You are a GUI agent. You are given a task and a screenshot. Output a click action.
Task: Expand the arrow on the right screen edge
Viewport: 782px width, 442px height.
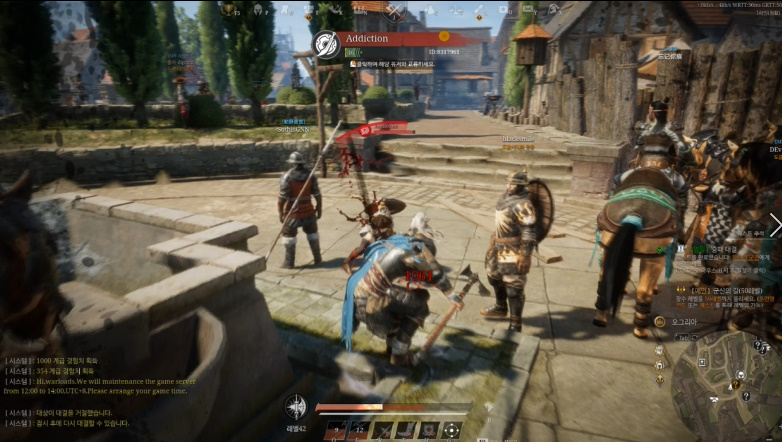[x=774, y=225]
